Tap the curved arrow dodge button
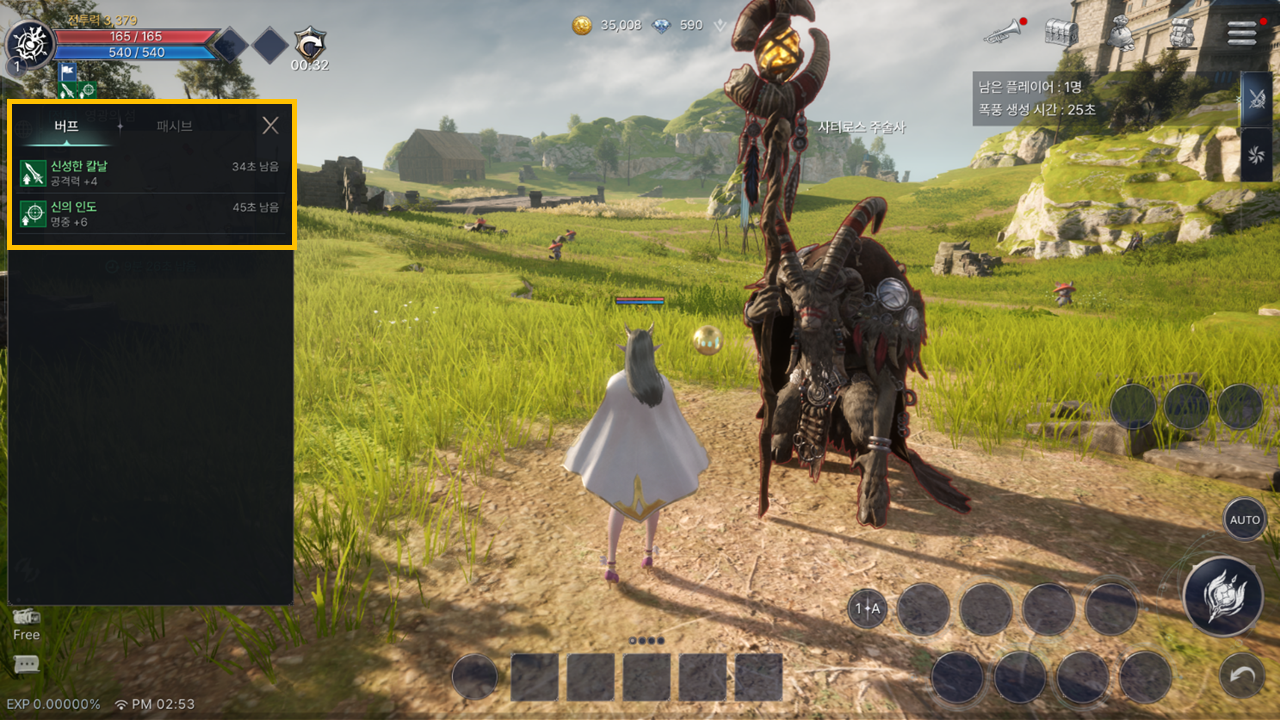1280x720 pixels. [x=1243, y=676]
